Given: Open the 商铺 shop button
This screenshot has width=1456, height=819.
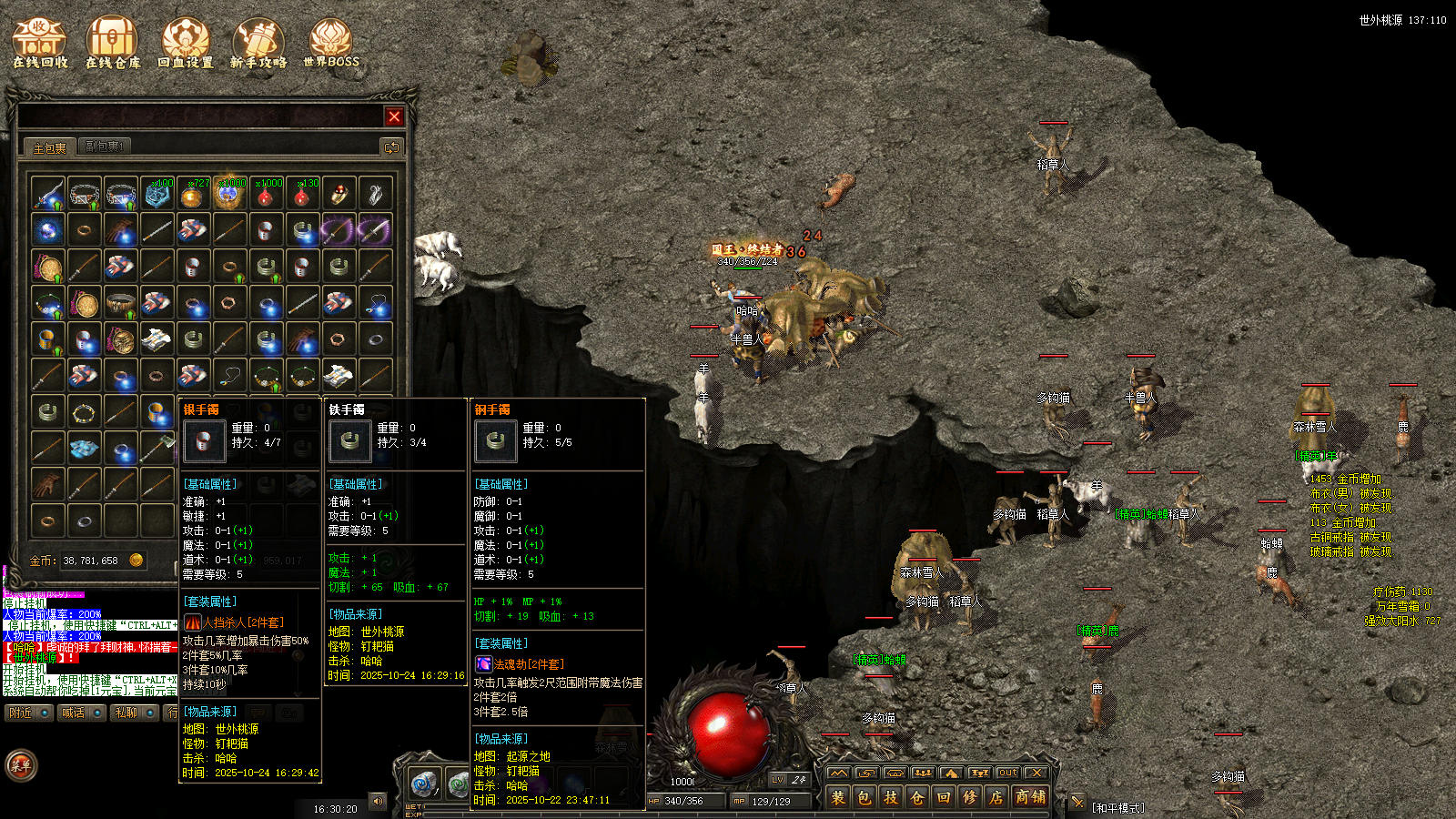Looking at the screenshot, I should click(x=1030, y=797).
